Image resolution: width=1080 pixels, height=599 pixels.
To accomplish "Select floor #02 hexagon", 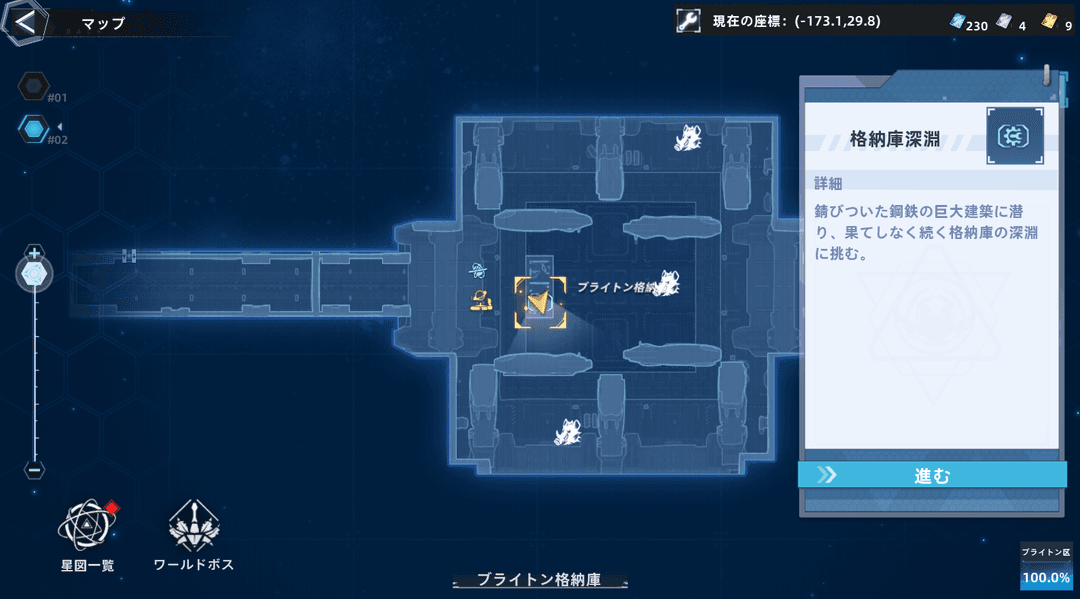I will tap(33, 128).
